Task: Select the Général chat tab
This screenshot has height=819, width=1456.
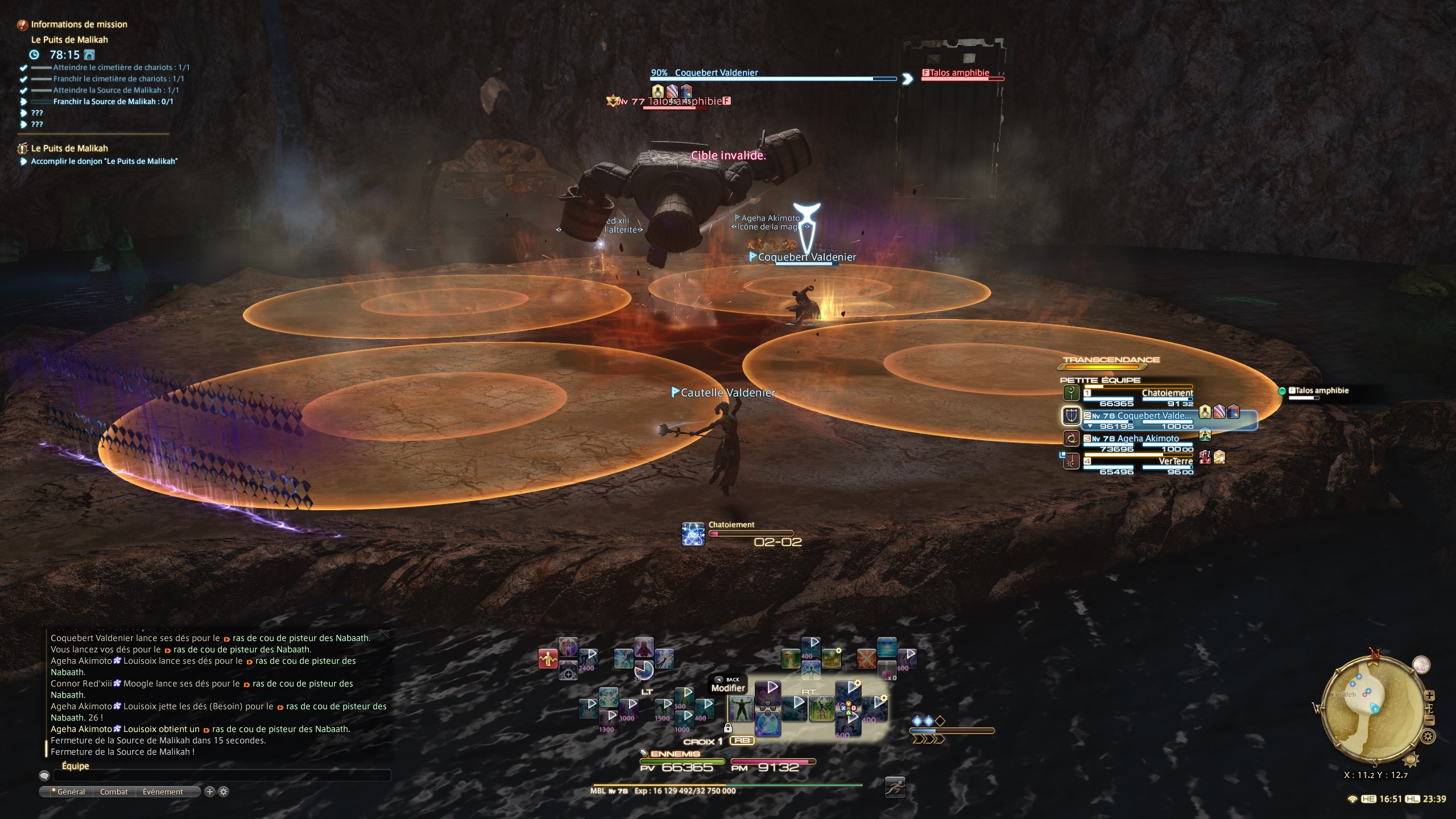Action: (71, 792)
